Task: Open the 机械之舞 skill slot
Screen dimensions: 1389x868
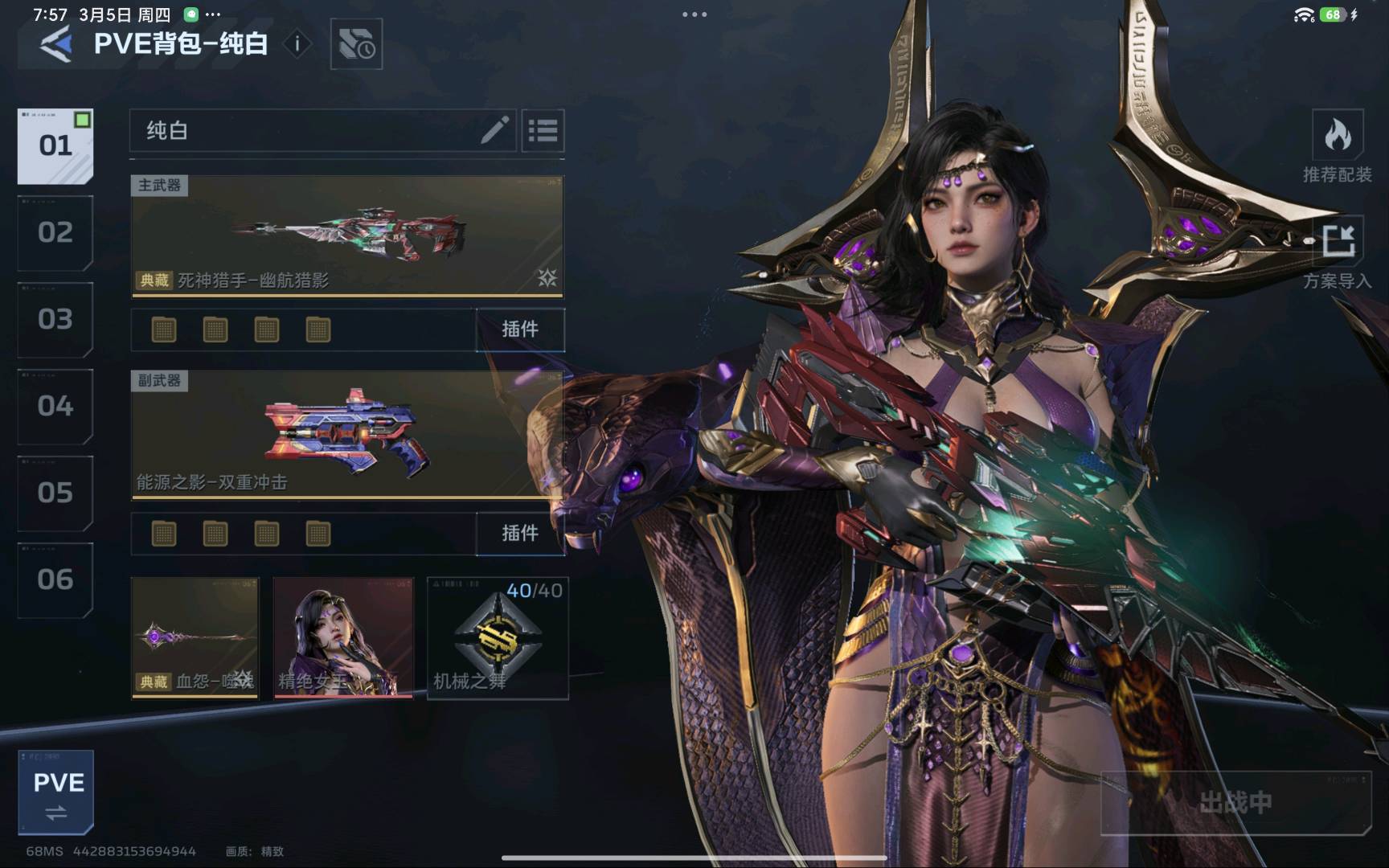Action: [498, 637]
